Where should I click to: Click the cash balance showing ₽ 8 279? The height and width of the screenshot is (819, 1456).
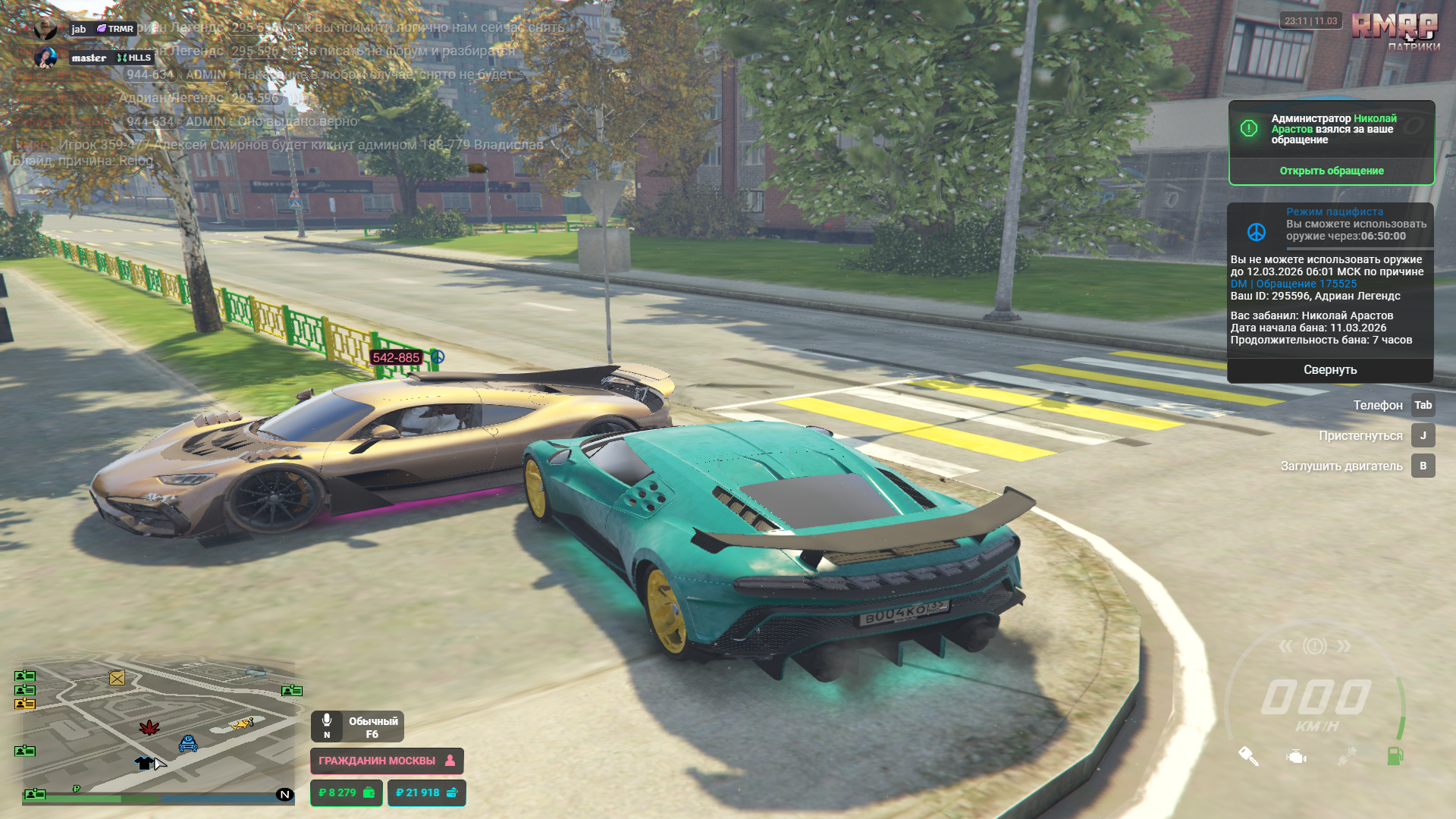pos(346,792)
